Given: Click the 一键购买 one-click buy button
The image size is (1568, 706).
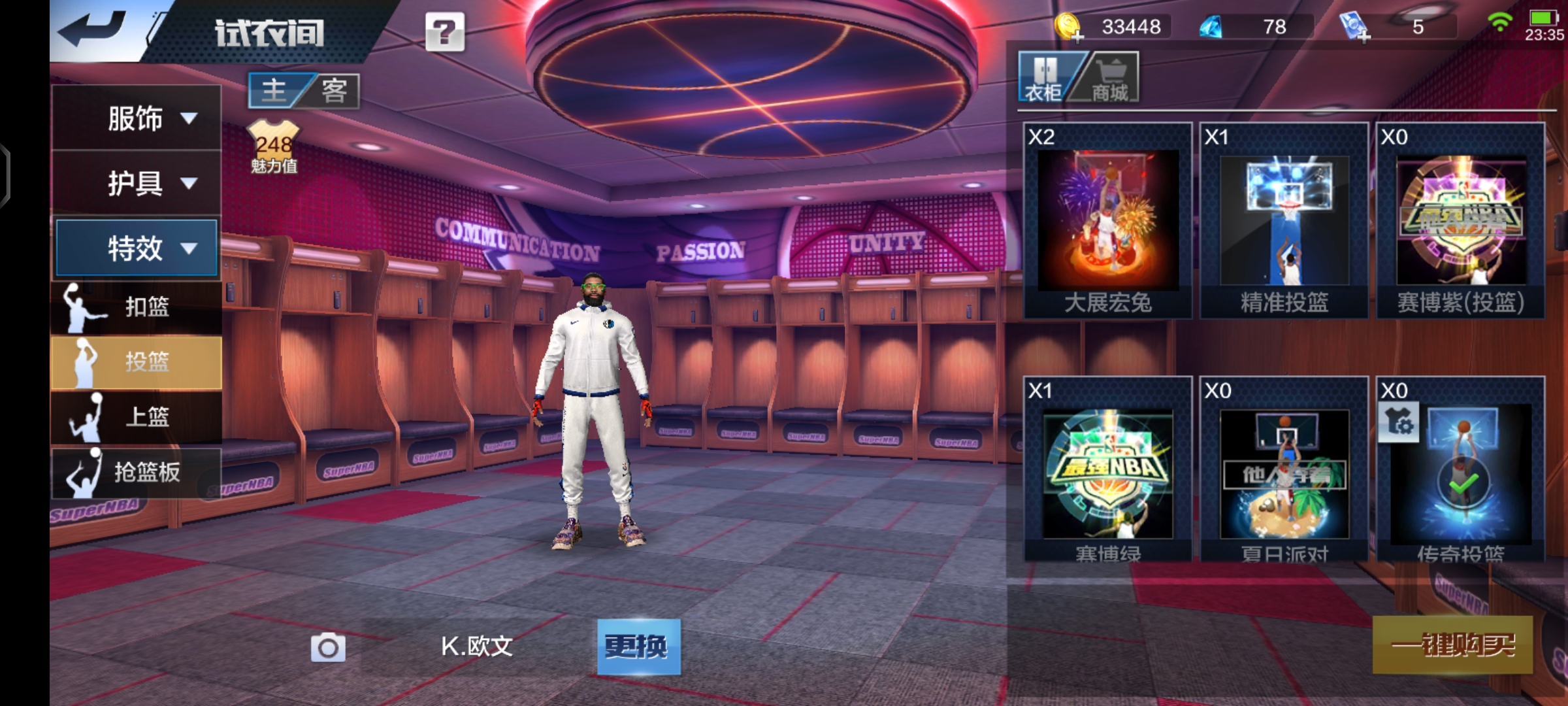Looking at the screenshot, I should coord(1452,645).
